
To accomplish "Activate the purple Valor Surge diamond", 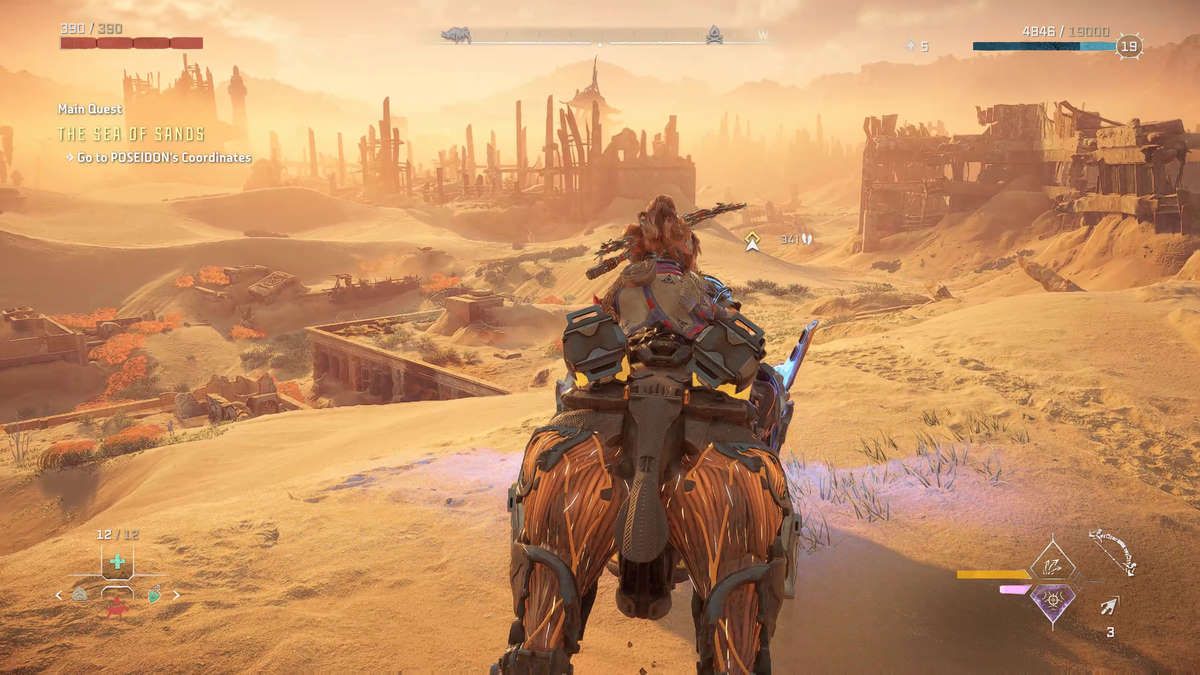I will coord(1052,602).
